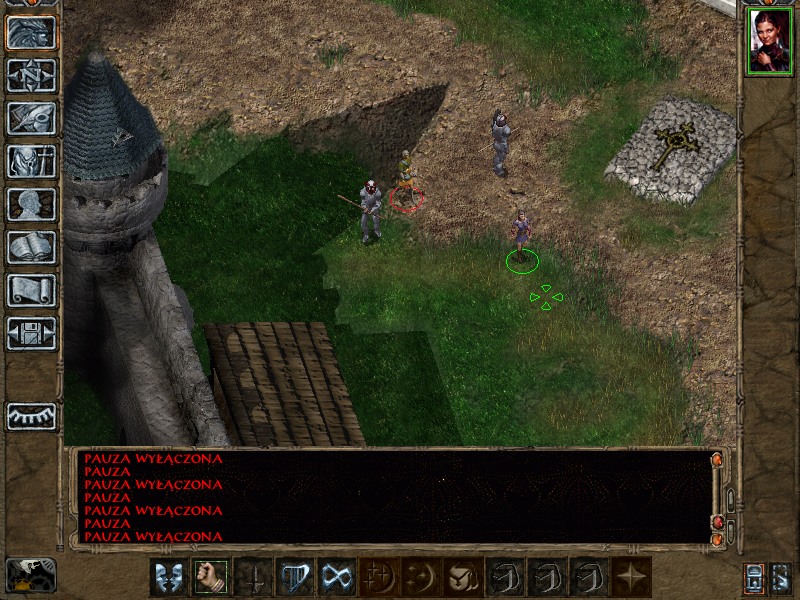Click the infinity-shaped ability button
The width and height of the screenshot is (800, 600).
click(336, 577)
